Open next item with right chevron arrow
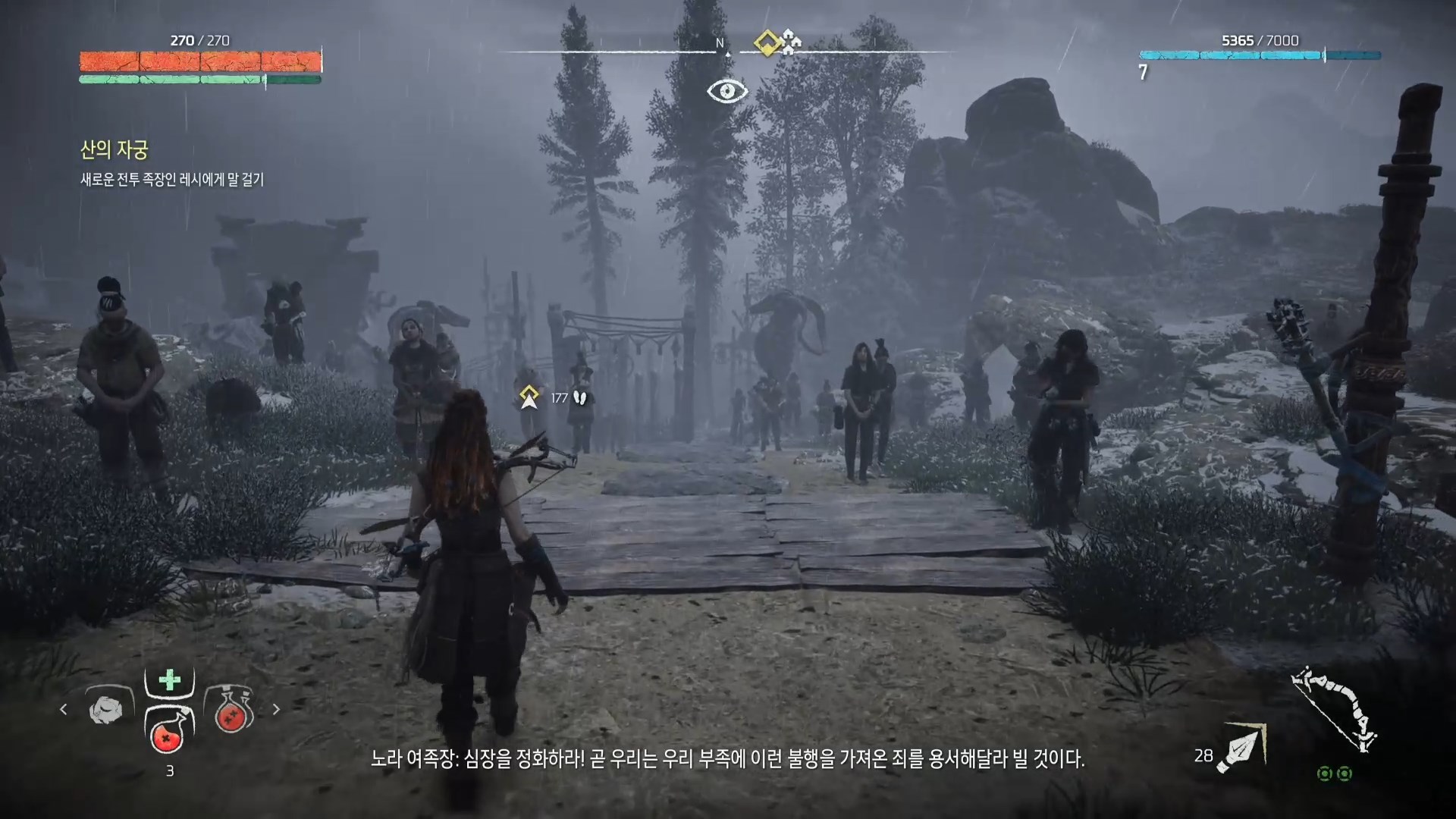The image size is (1456, 819). [x=276, y=709]
